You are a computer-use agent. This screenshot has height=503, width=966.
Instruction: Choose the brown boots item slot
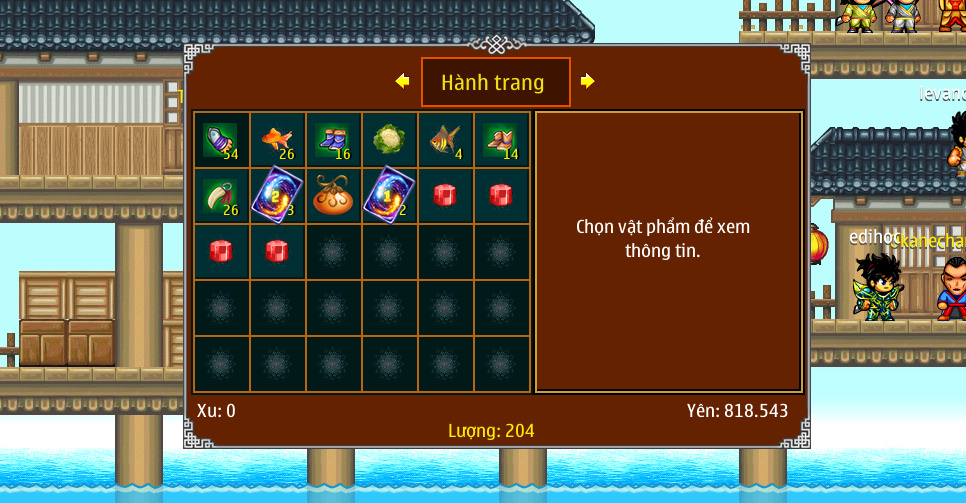[501, 140]
